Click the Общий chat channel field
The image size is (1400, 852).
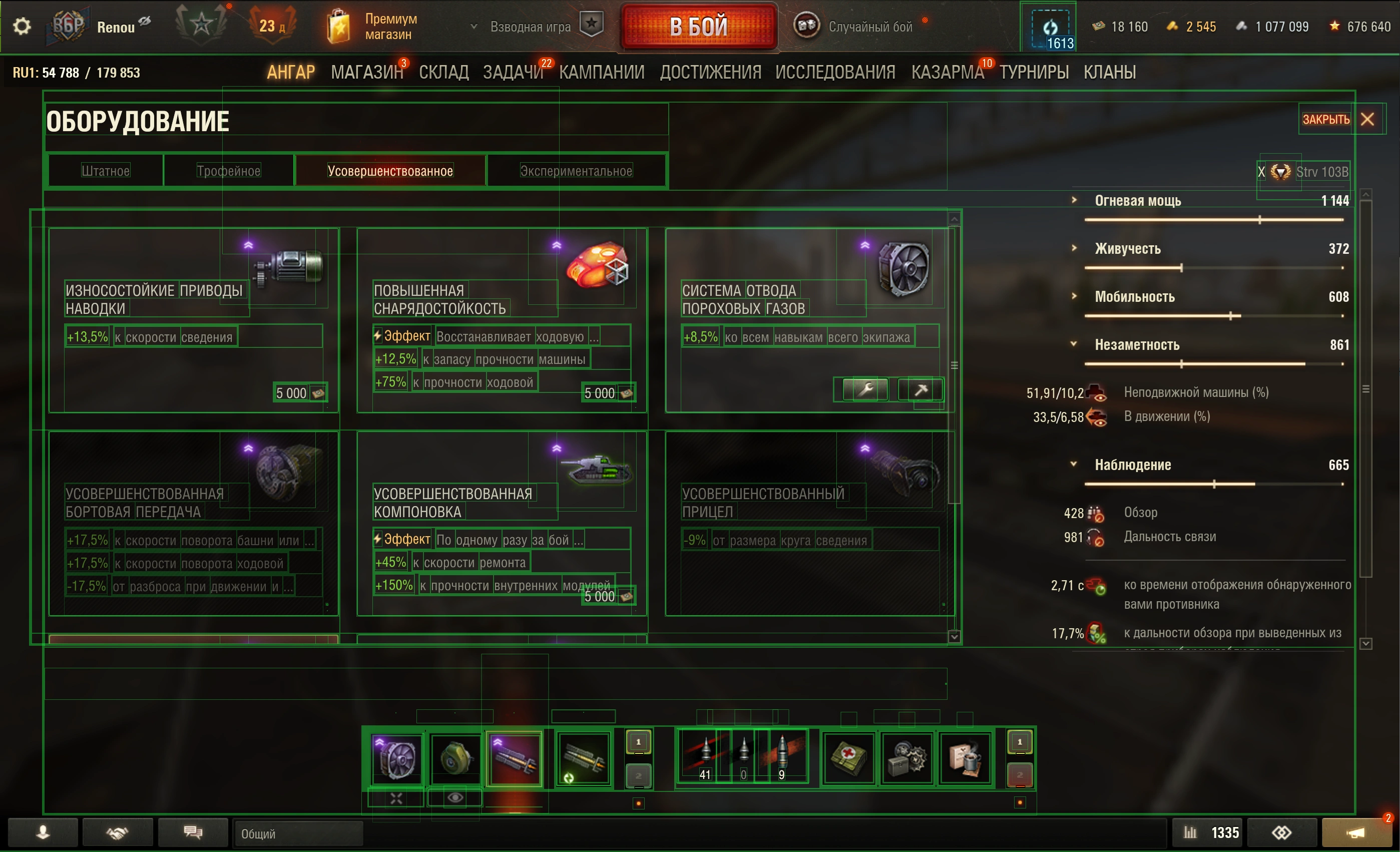click(x=298, y=833)
